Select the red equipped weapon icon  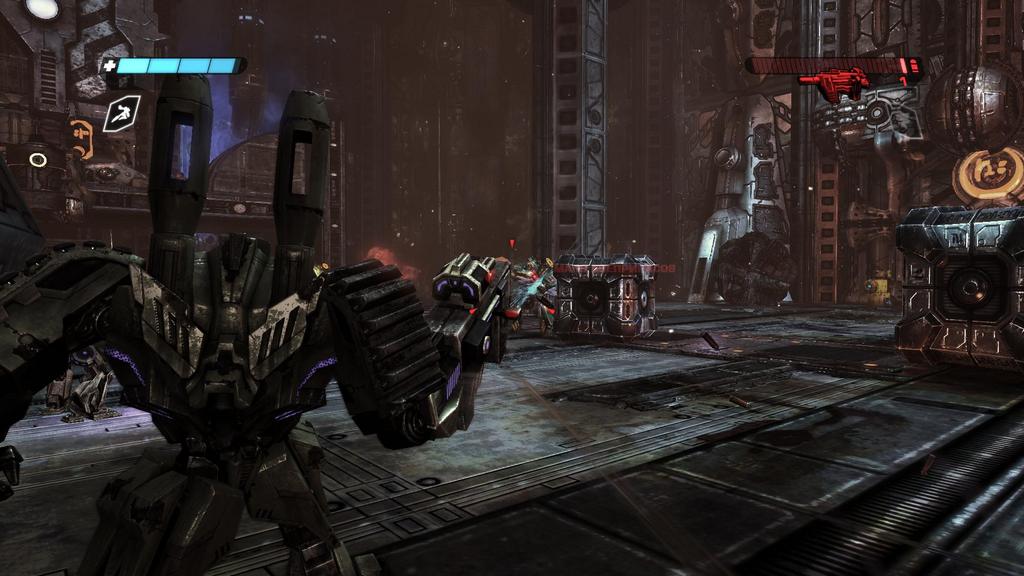834,83
